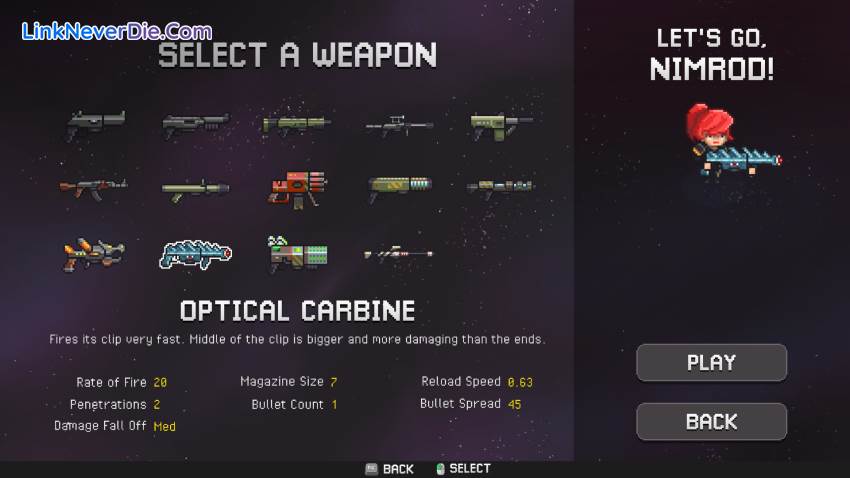Choose the dark gray shotgun weapon
Viewport: 850px width, 478px height.
click(x=196, y=124)
